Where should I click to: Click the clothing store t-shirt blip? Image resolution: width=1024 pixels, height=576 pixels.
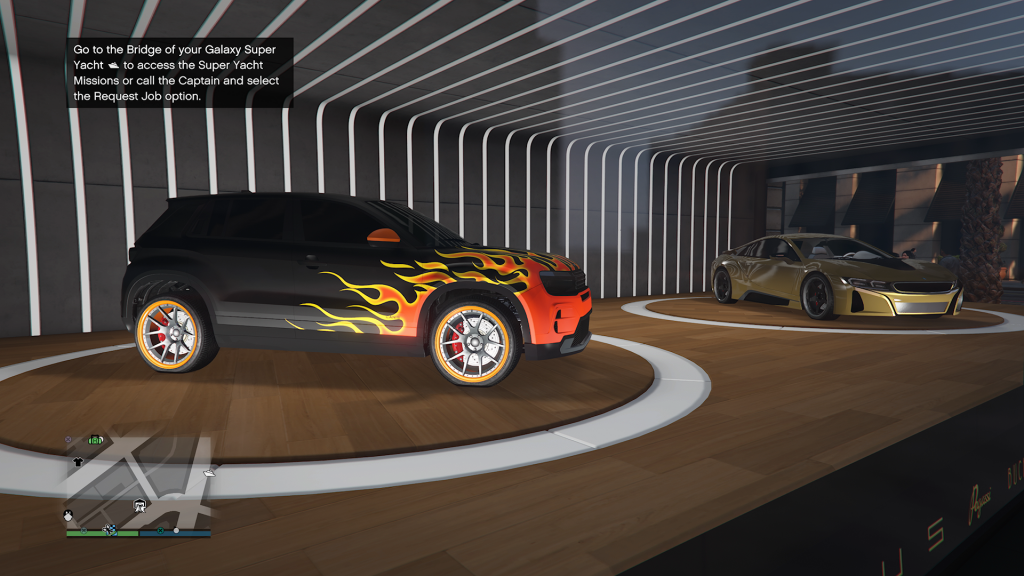79,463
